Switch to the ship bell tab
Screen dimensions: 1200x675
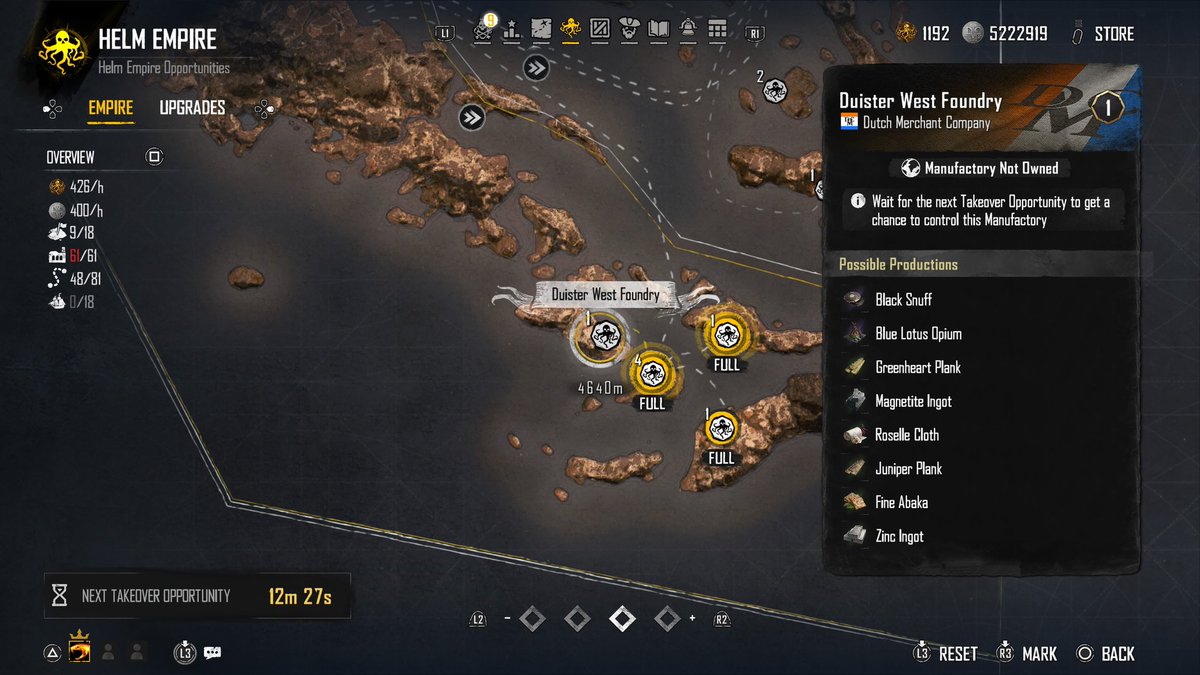[688, 29]
